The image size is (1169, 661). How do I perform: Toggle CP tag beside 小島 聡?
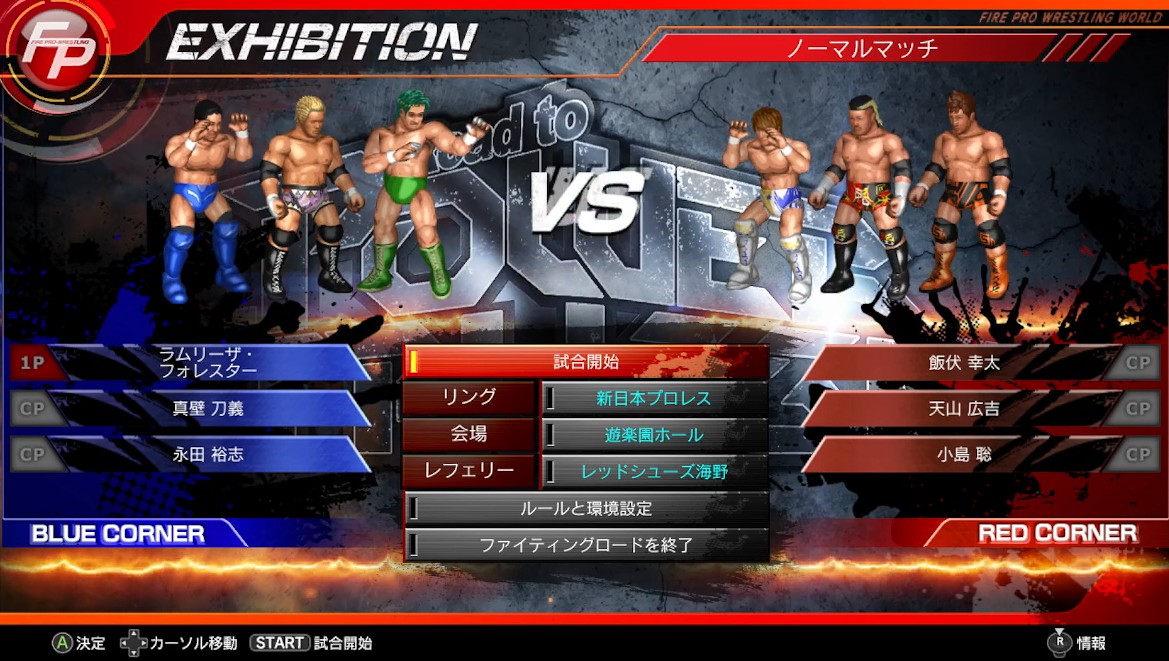(x=1137, y=454)
